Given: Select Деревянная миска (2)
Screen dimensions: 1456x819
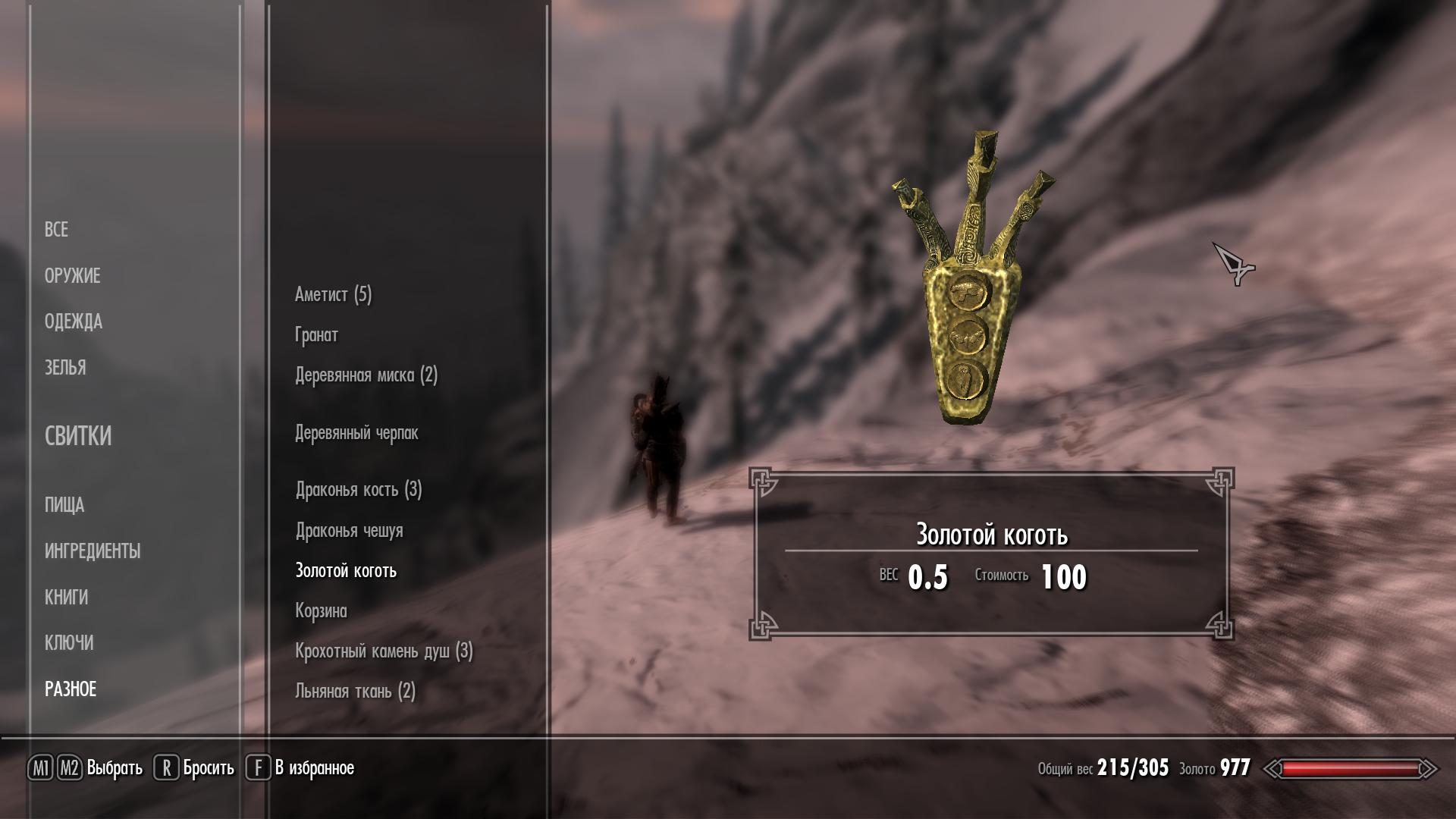Looking at the screenshot, I should coord(366,375).
